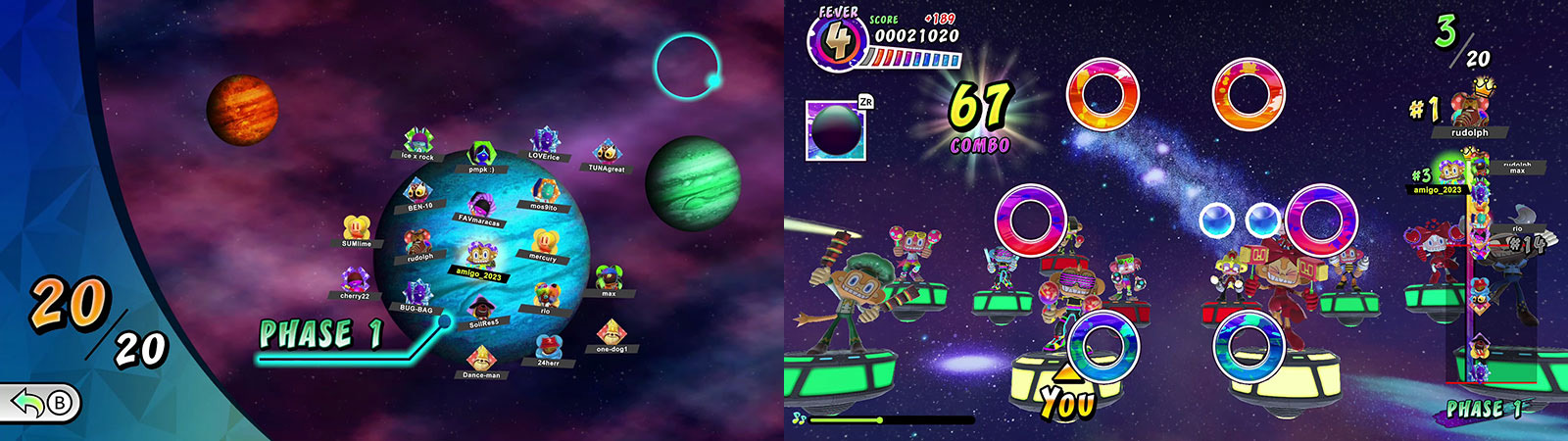Viewport: 1568px width, 441px height.
Task: Choose the one-dog1 player icon
Action: pos(612,333)
